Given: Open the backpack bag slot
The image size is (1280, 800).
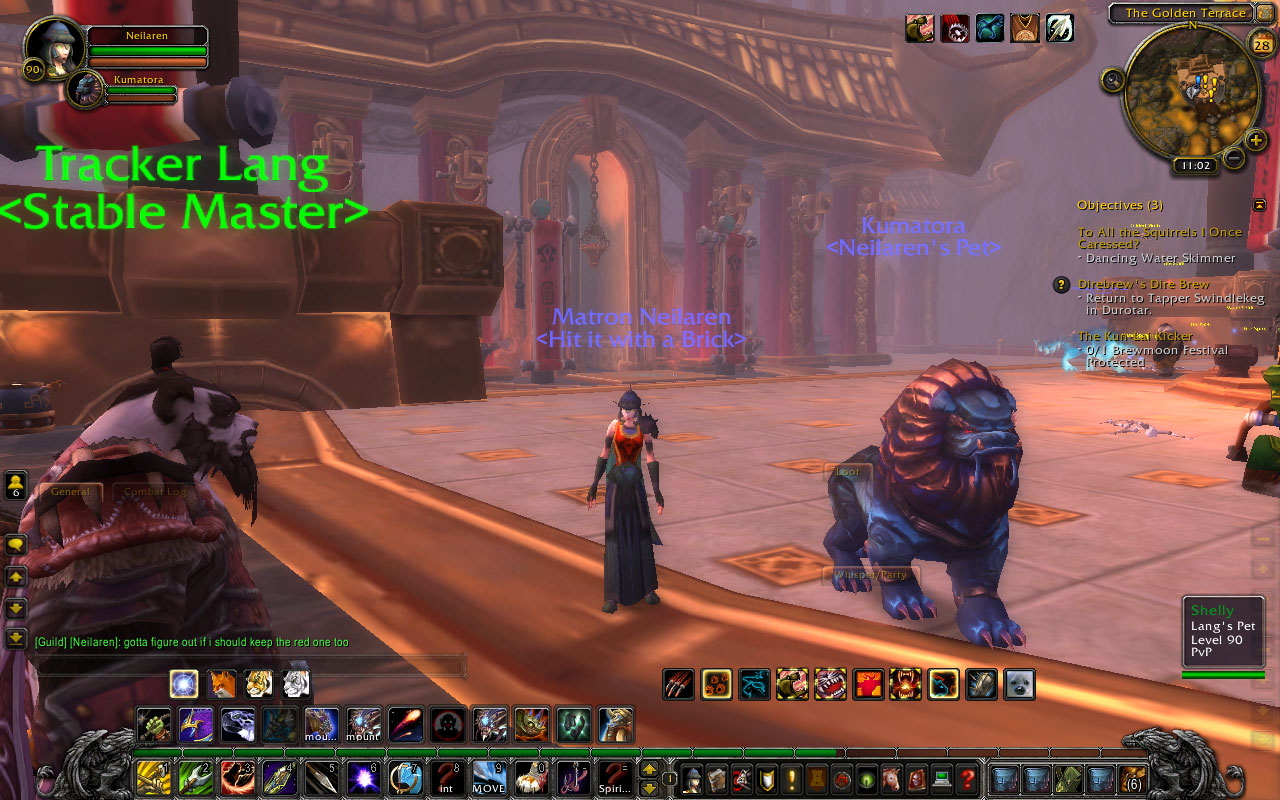Looking at the screenshot, I should [x=1132, y=778].
